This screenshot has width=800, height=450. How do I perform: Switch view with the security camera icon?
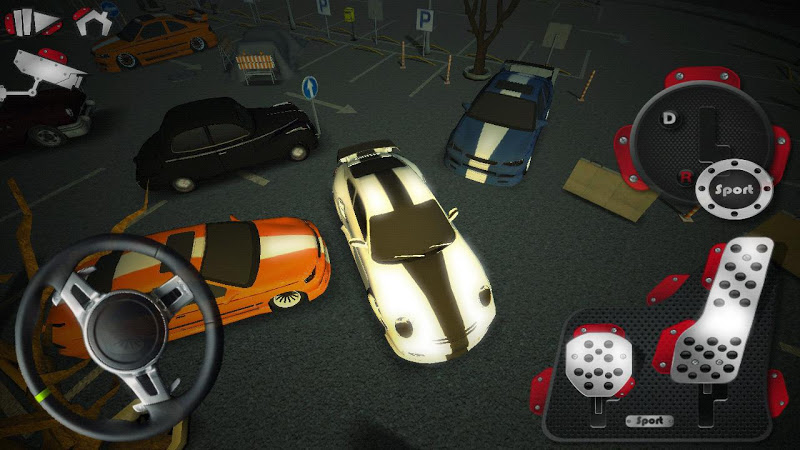(x=45, y=72)
